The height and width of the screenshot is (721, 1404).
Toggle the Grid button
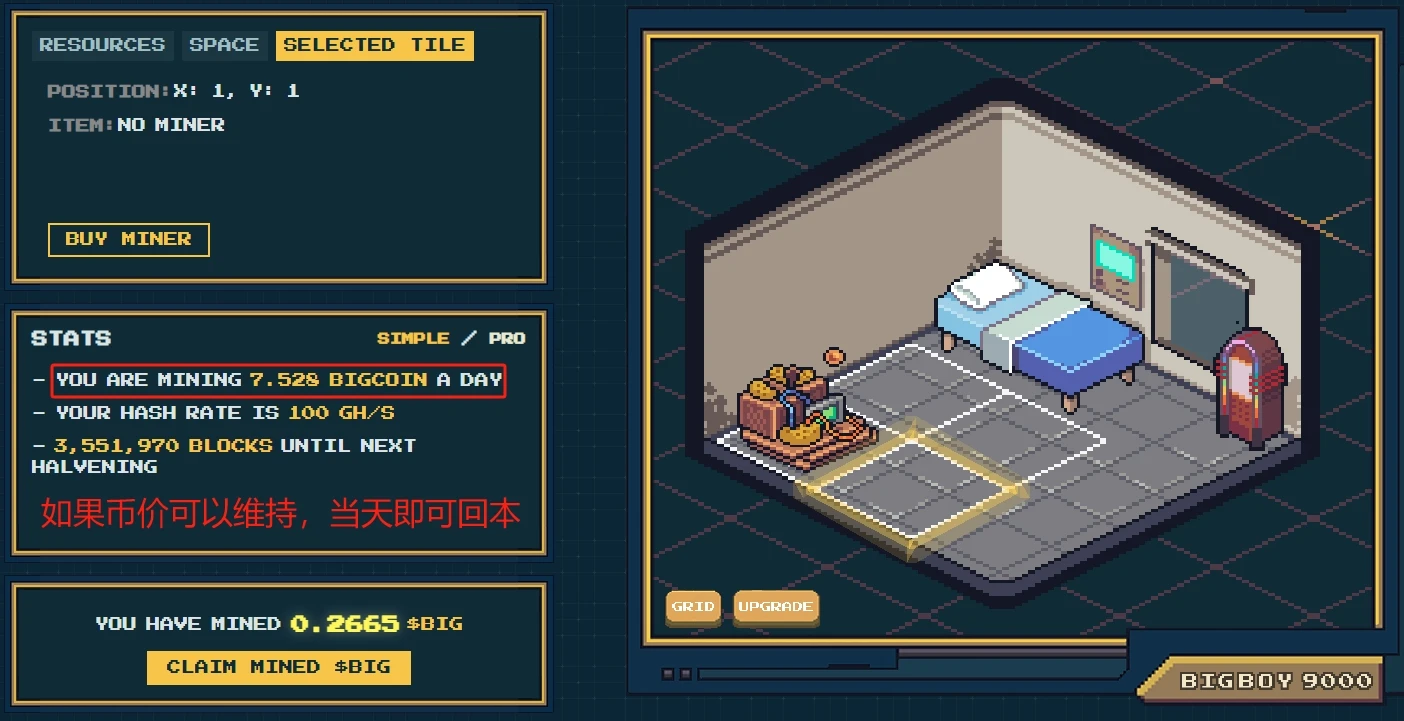tap(693, 607)
